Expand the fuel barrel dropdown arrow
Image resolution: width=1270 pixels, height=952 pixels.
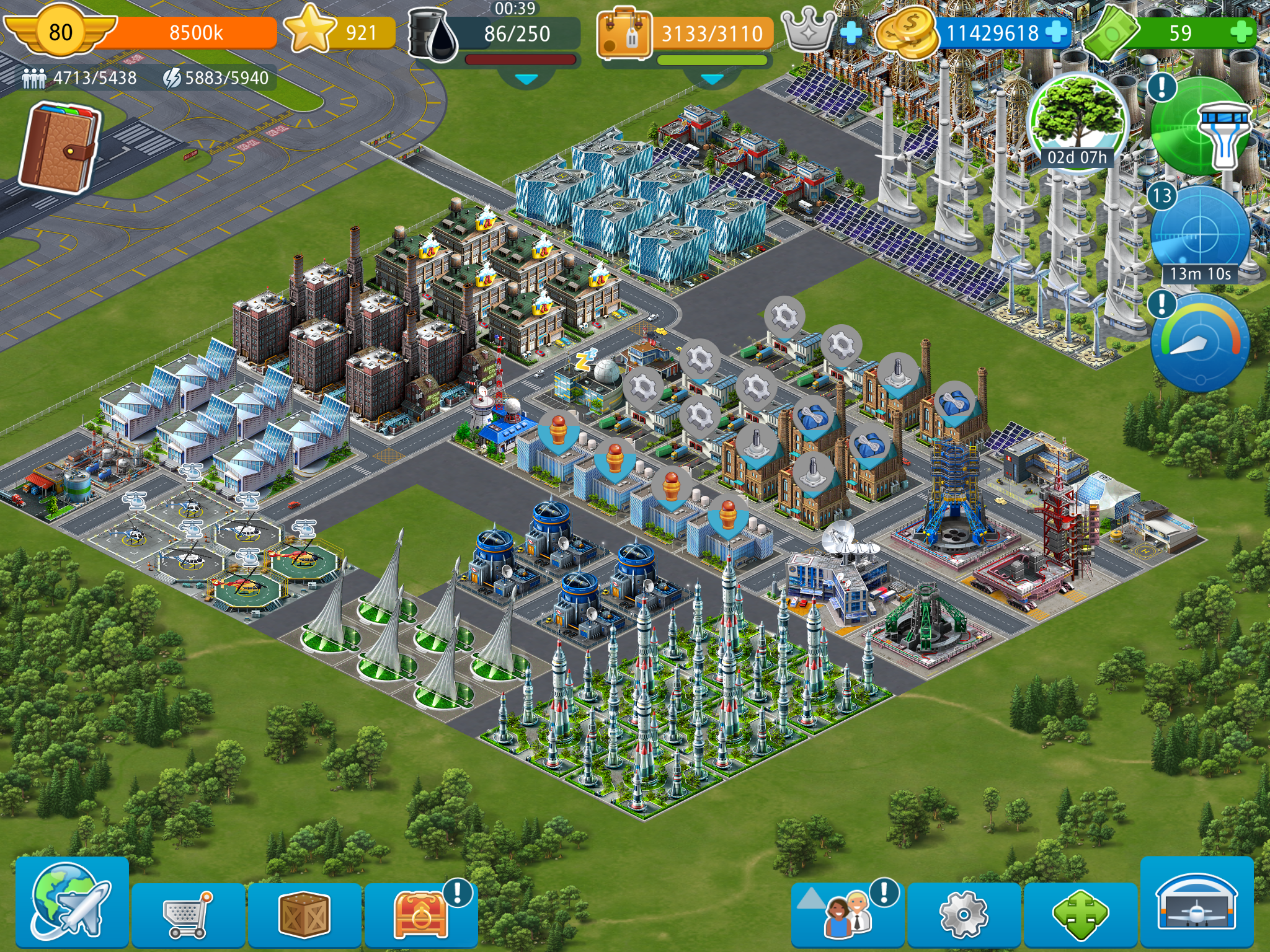(x=526, y=79)
